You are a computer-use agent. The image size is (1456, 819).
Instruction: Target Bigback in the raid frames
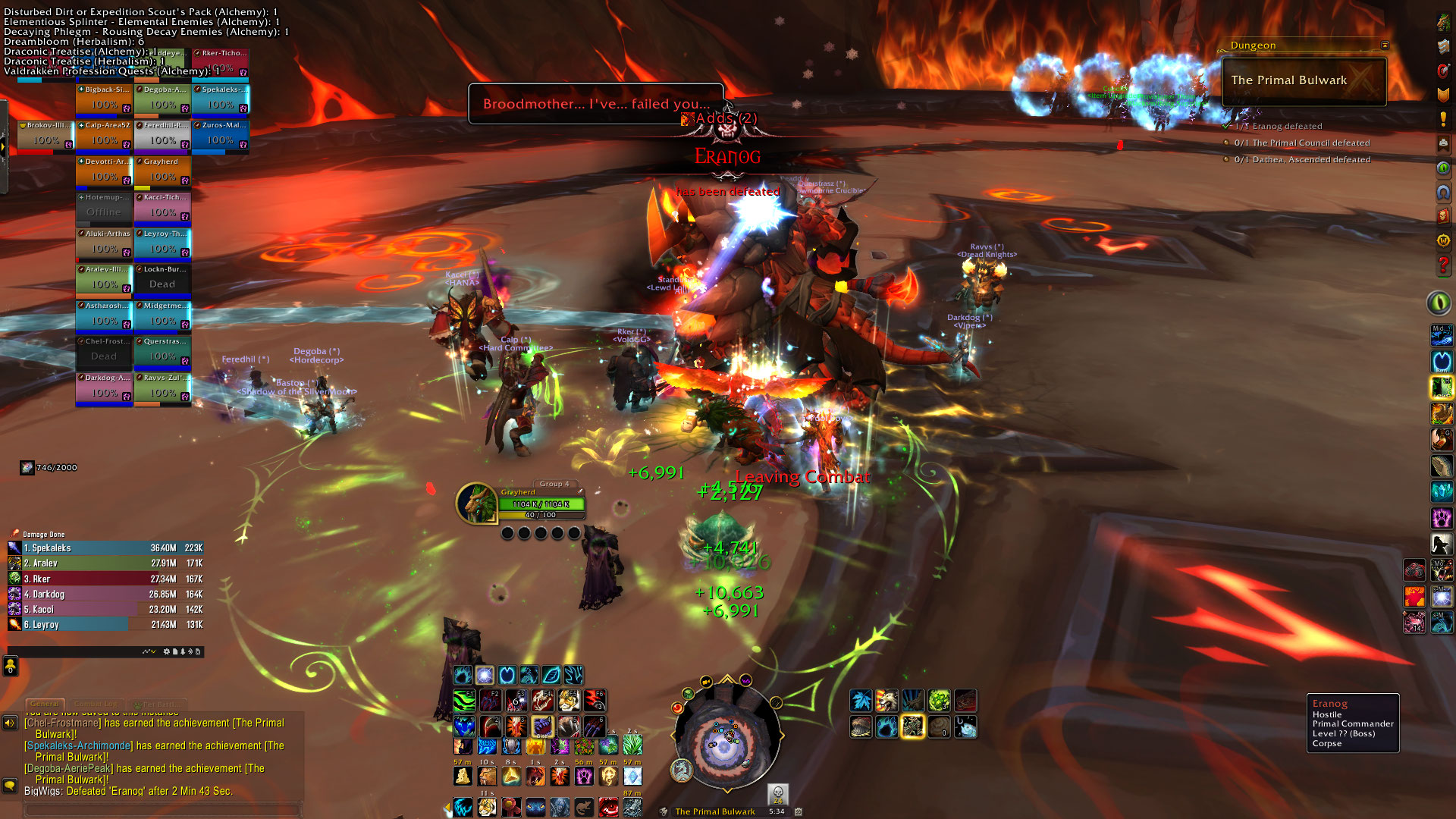pos(105,100)
